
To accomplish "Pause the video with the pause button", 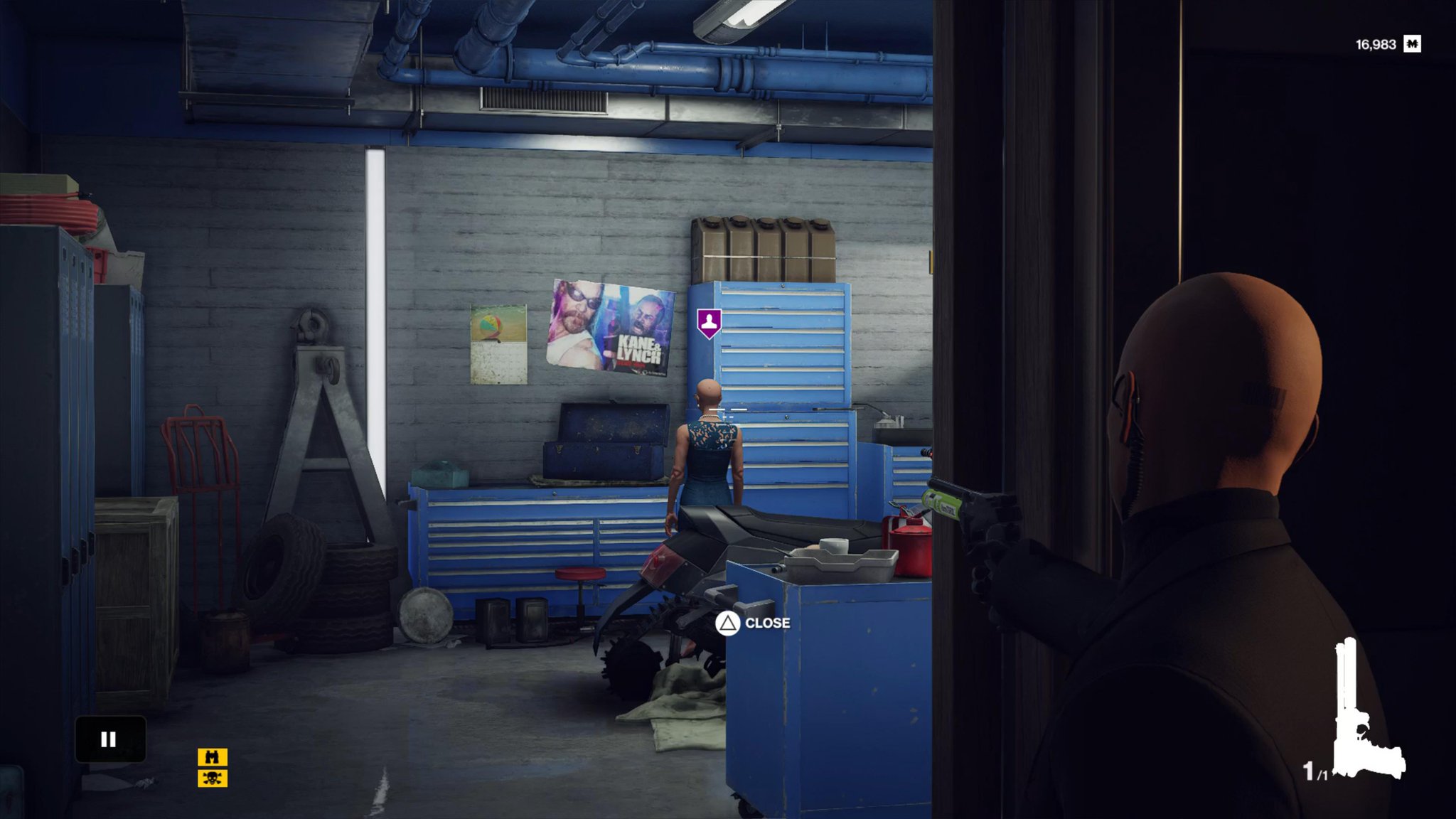I will [x=109, y=739].
